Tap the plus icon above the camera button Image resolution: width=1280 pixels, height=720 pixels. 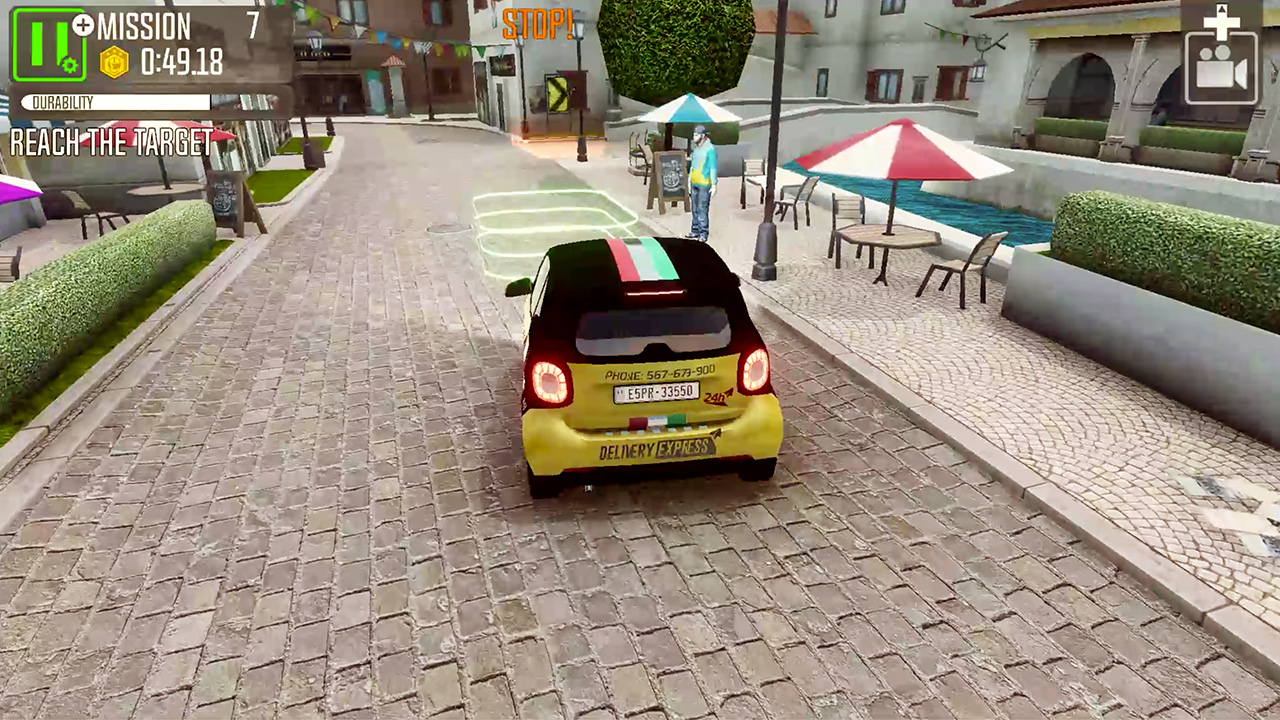(x=1221, y=22)
